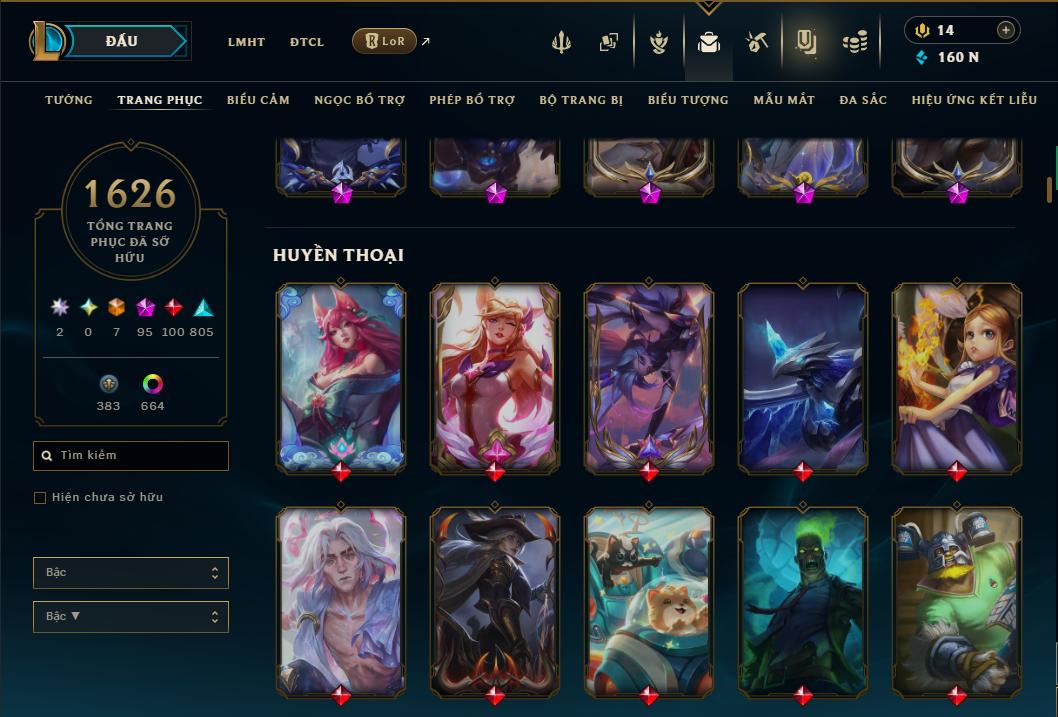
Task: Open the HIỆU ỨNG KẾT LIỄU tab
Action: coord(975,100)
